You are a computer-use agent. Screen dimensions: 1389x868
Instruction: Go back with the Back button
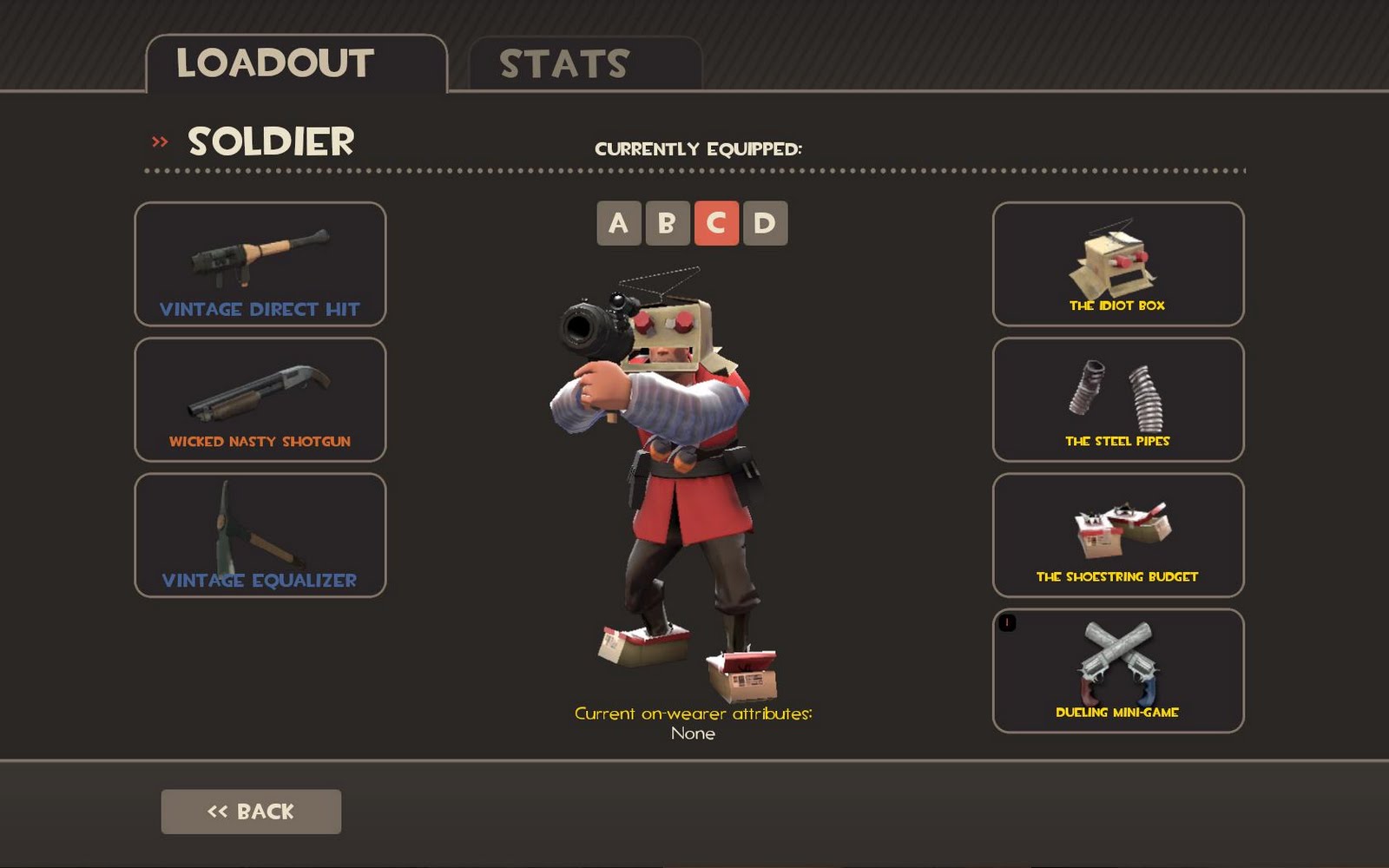(x=251, y=812)
